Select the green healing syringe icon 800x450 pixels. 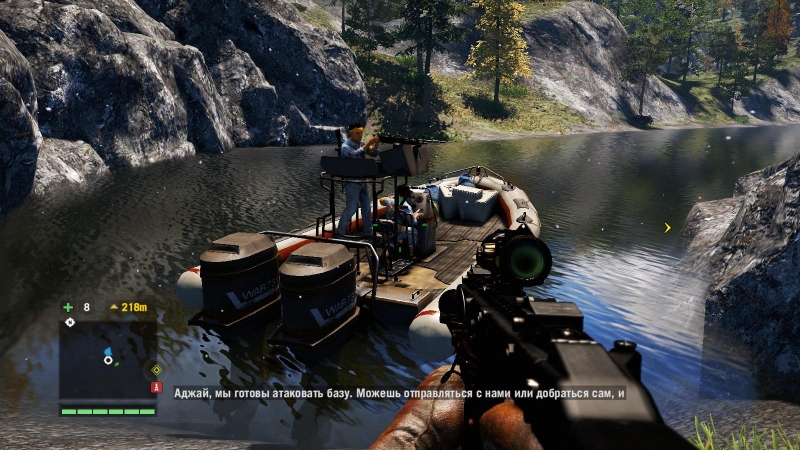tap(68, 307)
